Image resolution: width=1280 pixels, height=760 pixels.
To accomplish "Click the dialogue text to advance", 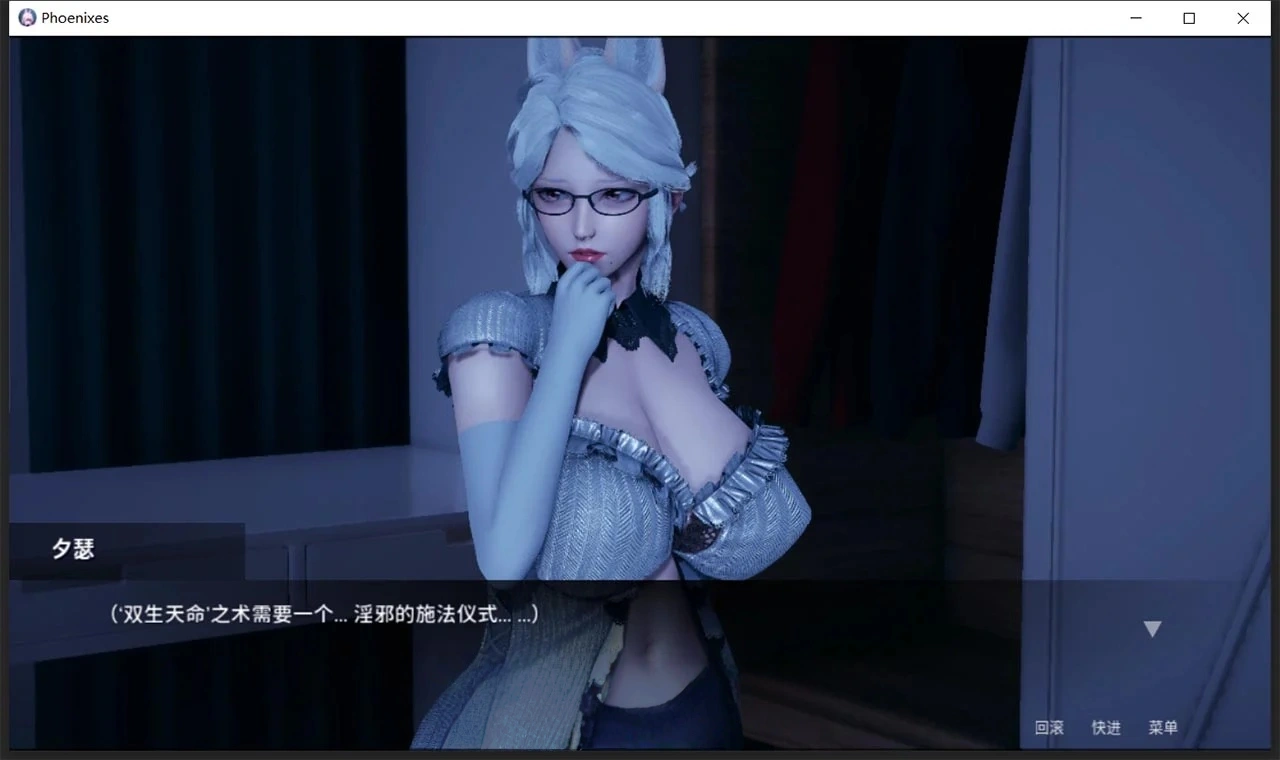I will pos(320,614).
